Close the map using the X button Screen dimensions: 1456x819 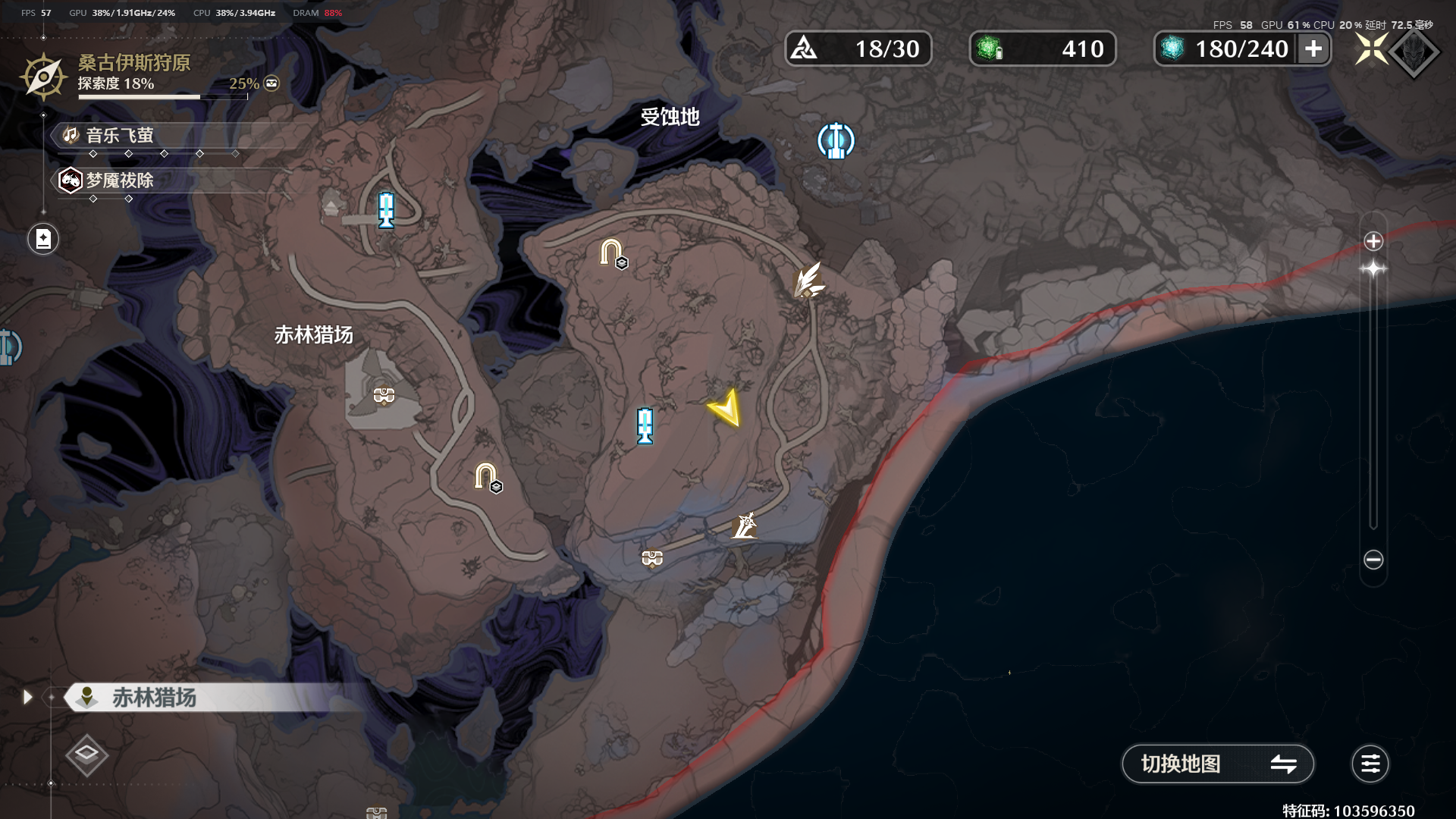click(x=1371, y=50)
